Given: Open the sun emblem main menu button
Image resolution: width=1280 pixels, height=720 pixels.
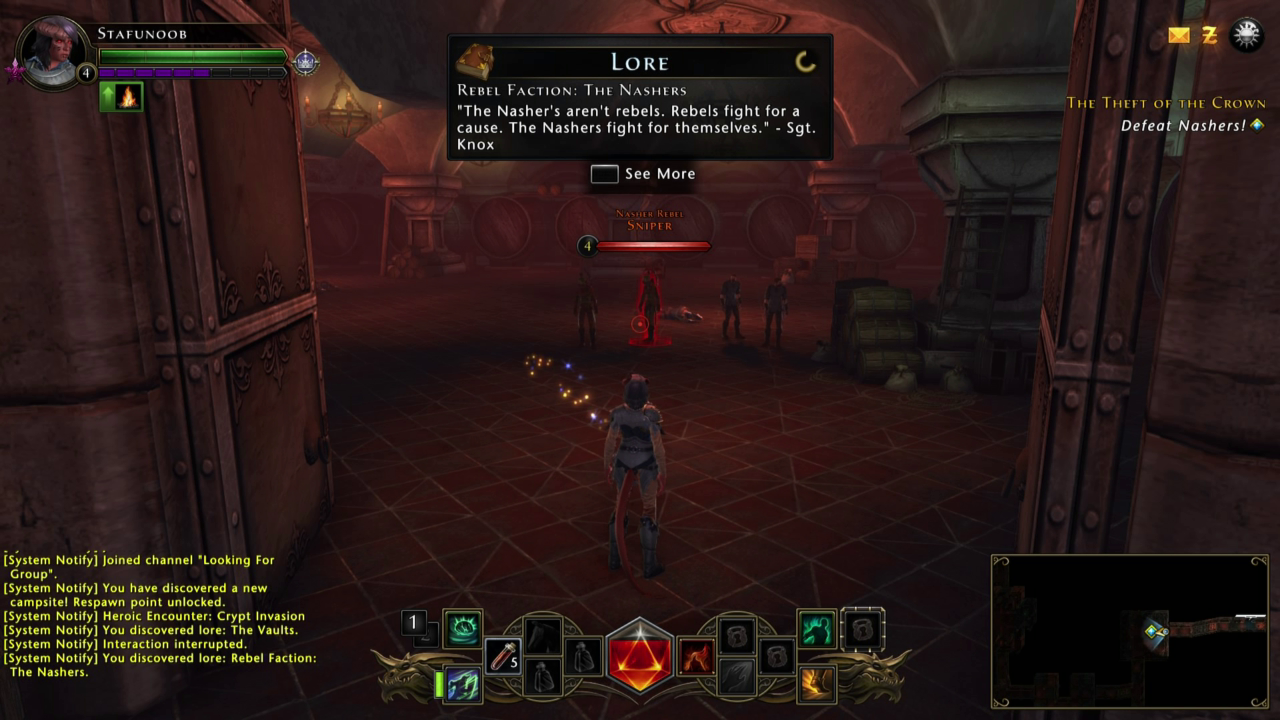Looking at the screenshot, I should (1246, 35).
